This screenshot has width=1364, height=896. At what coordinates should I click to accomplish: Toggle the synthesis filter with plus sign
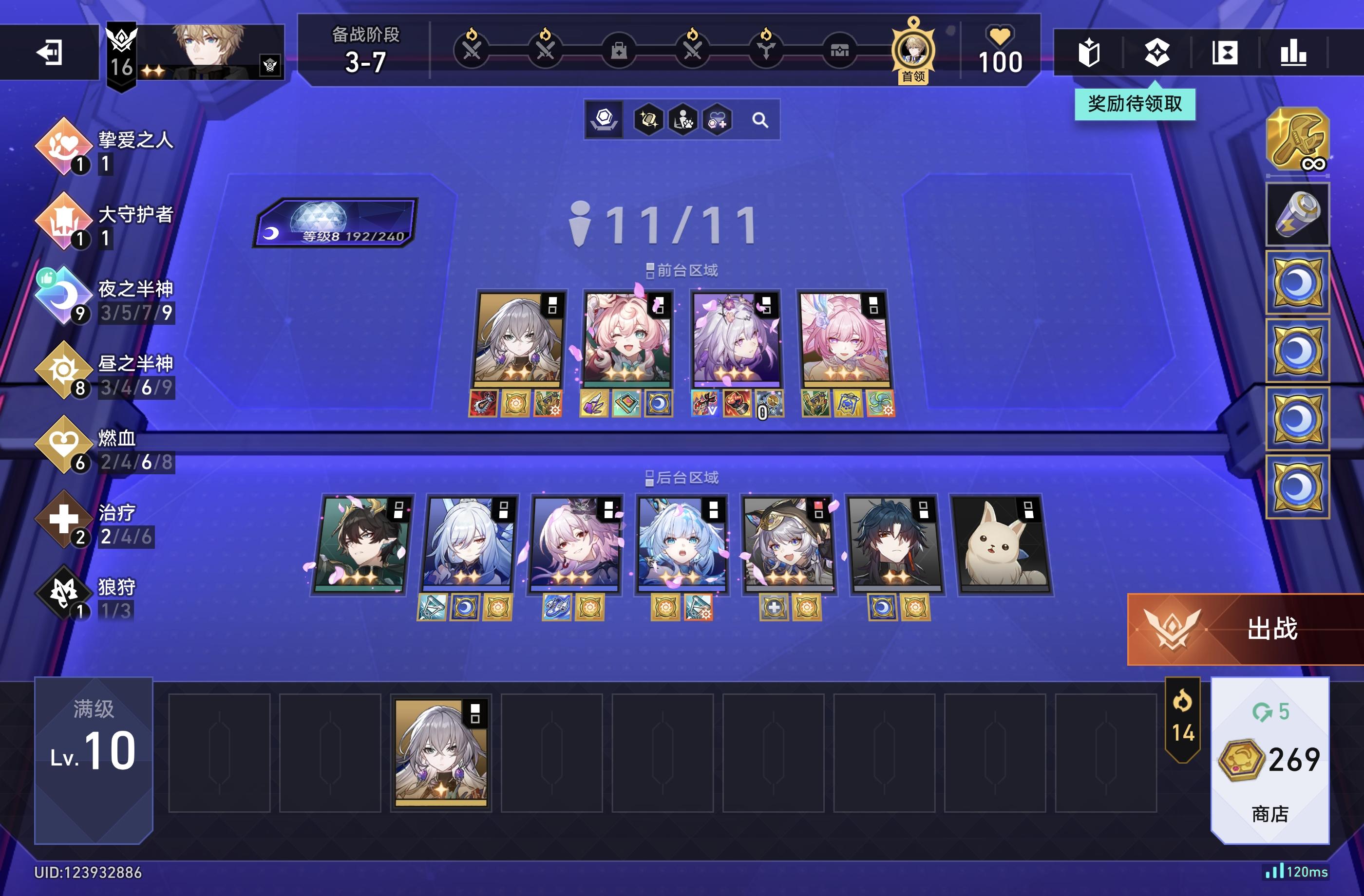[x=719, y=120]
